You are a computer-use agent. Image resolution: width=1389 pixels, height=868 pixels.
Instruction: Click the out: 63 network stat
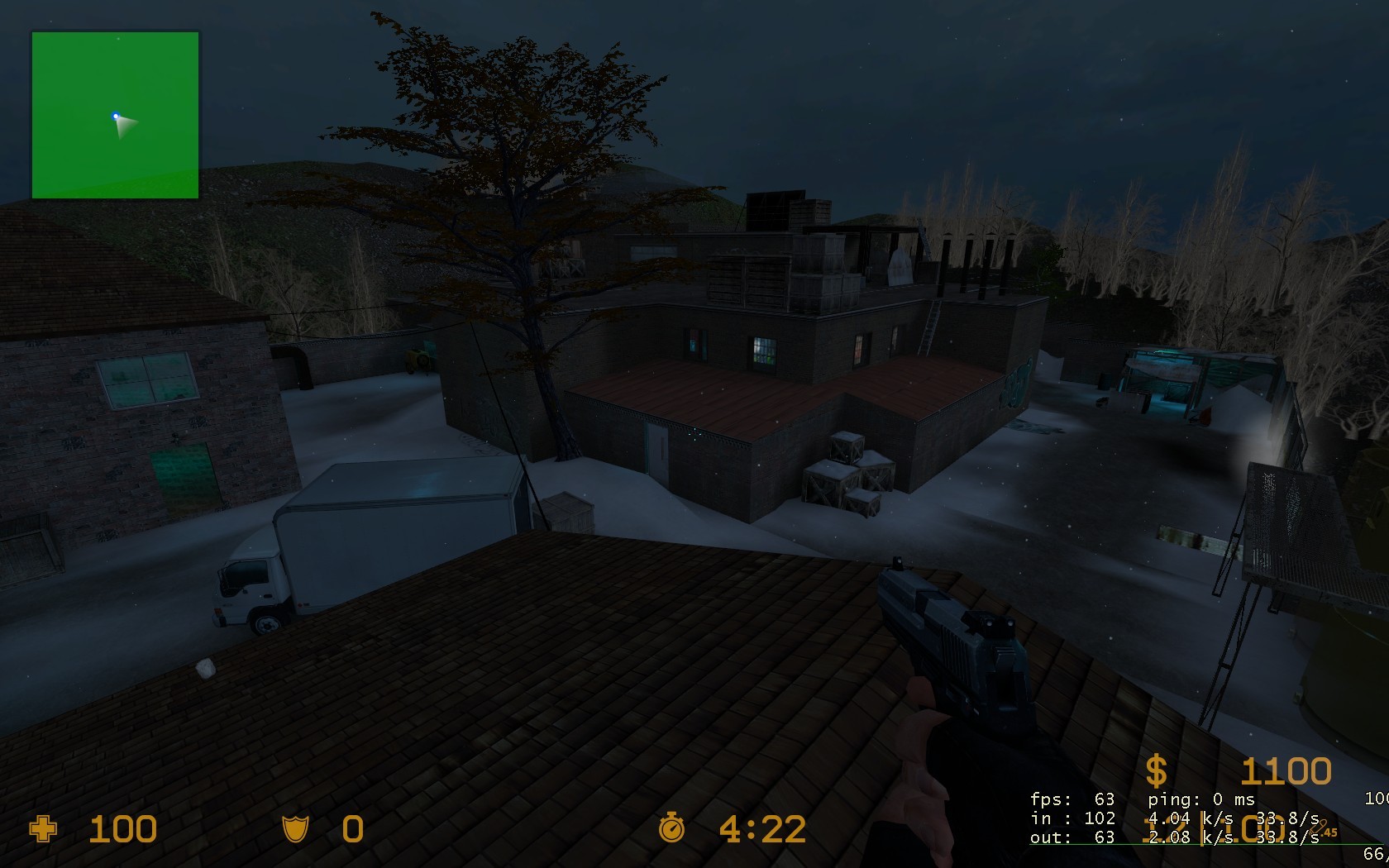(1072, 837)
